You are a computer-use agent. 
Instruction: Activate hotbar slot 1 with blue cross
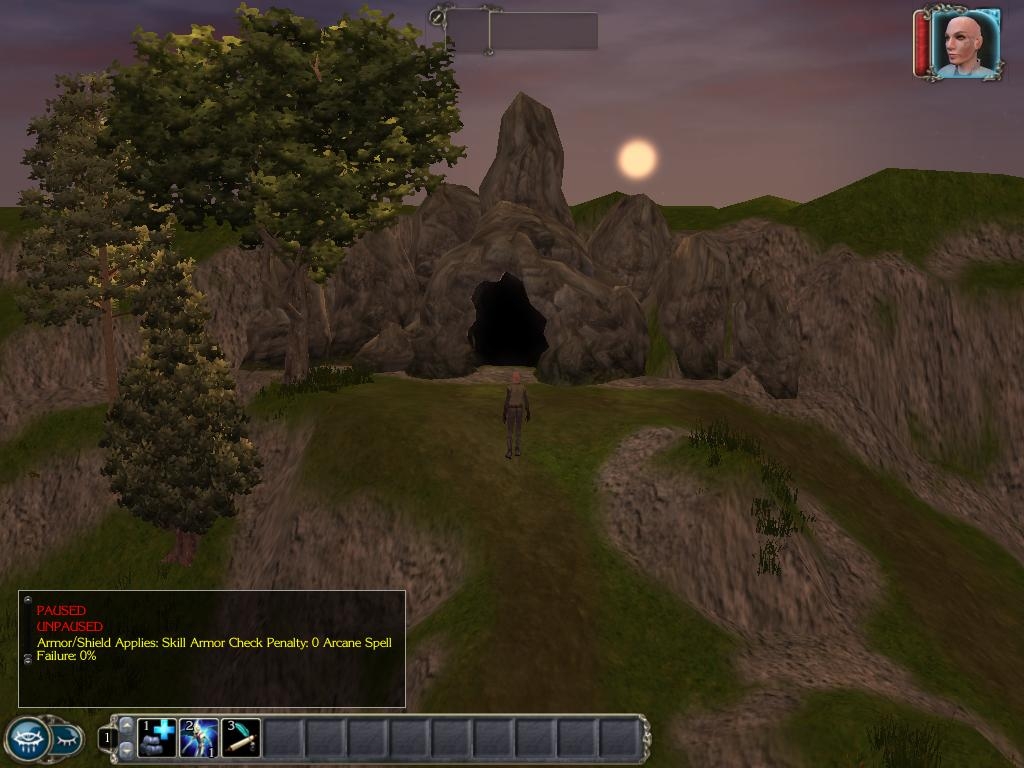(x=157, y=738)
